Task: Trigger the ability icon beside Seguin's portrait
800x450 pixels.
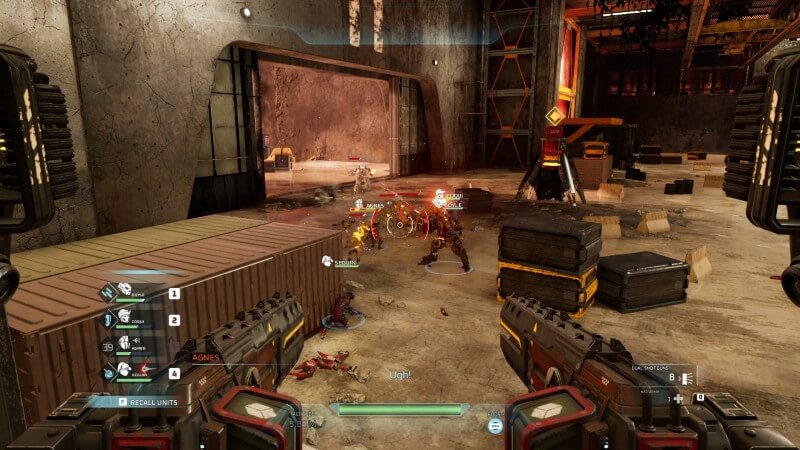Action: pos(108,370)
